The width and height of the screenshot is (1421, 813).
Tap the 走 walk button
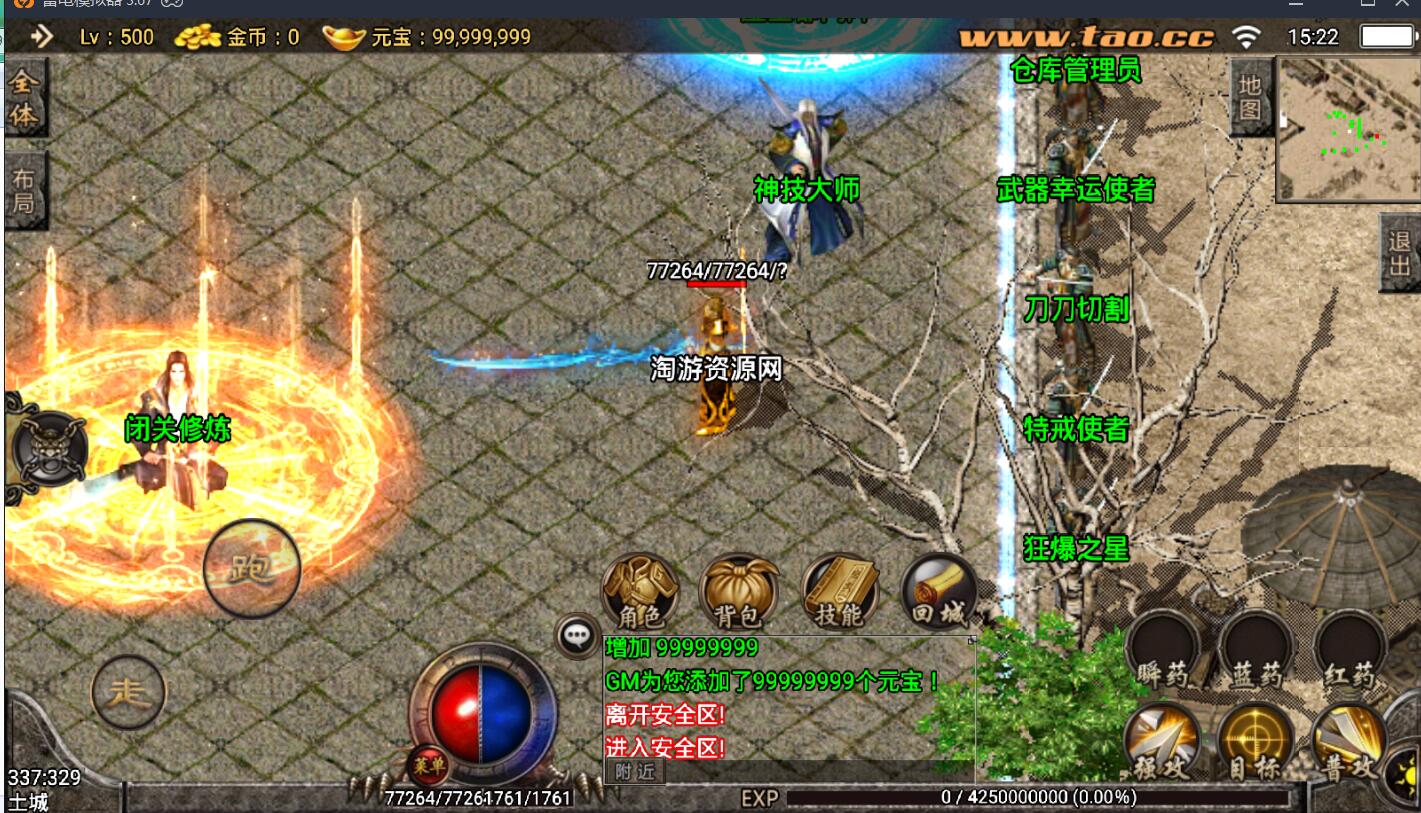[x=128, y=691]
